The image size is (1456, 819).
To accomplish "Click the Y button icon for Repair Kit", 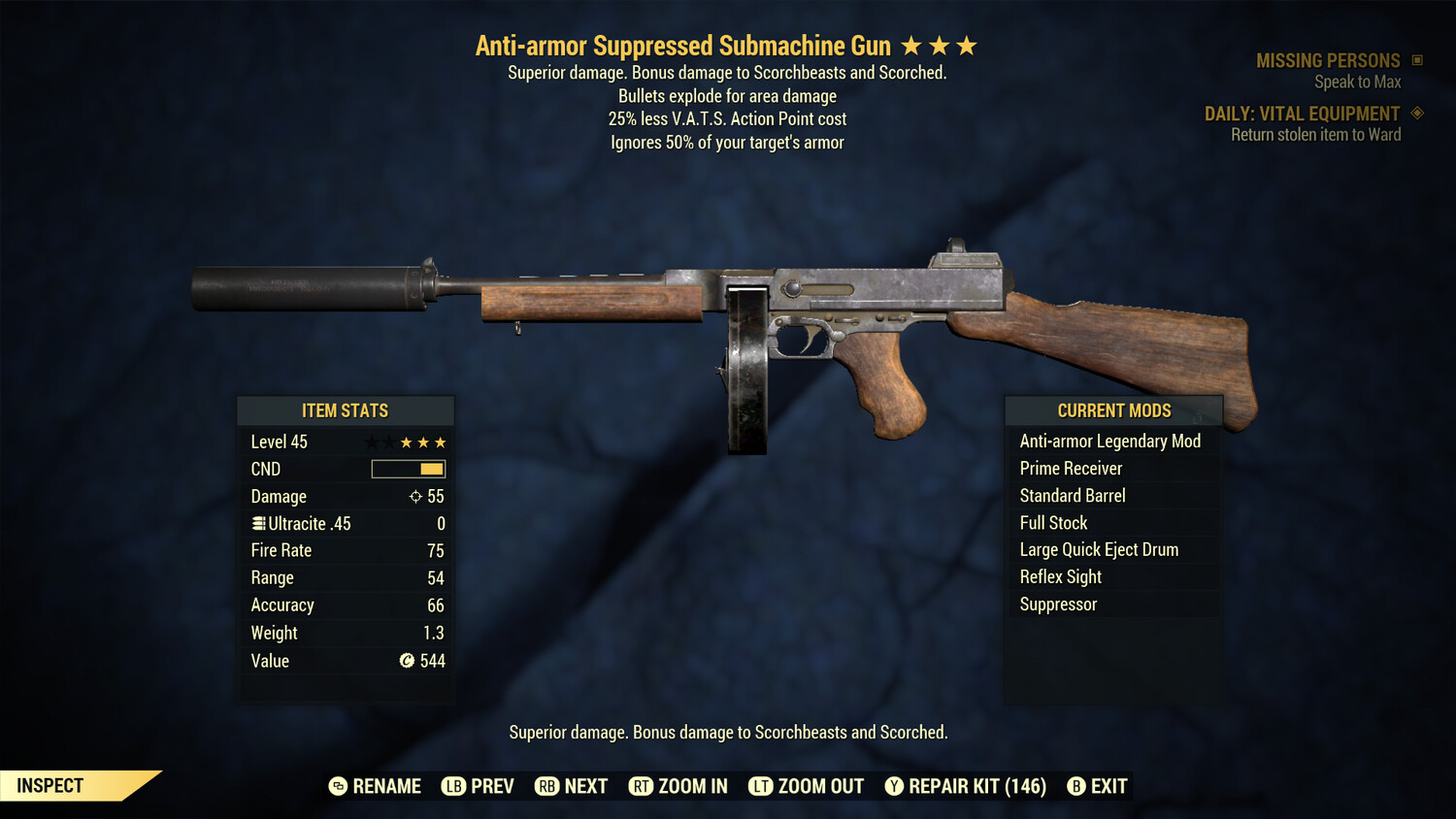I will [x=894, y=786].
